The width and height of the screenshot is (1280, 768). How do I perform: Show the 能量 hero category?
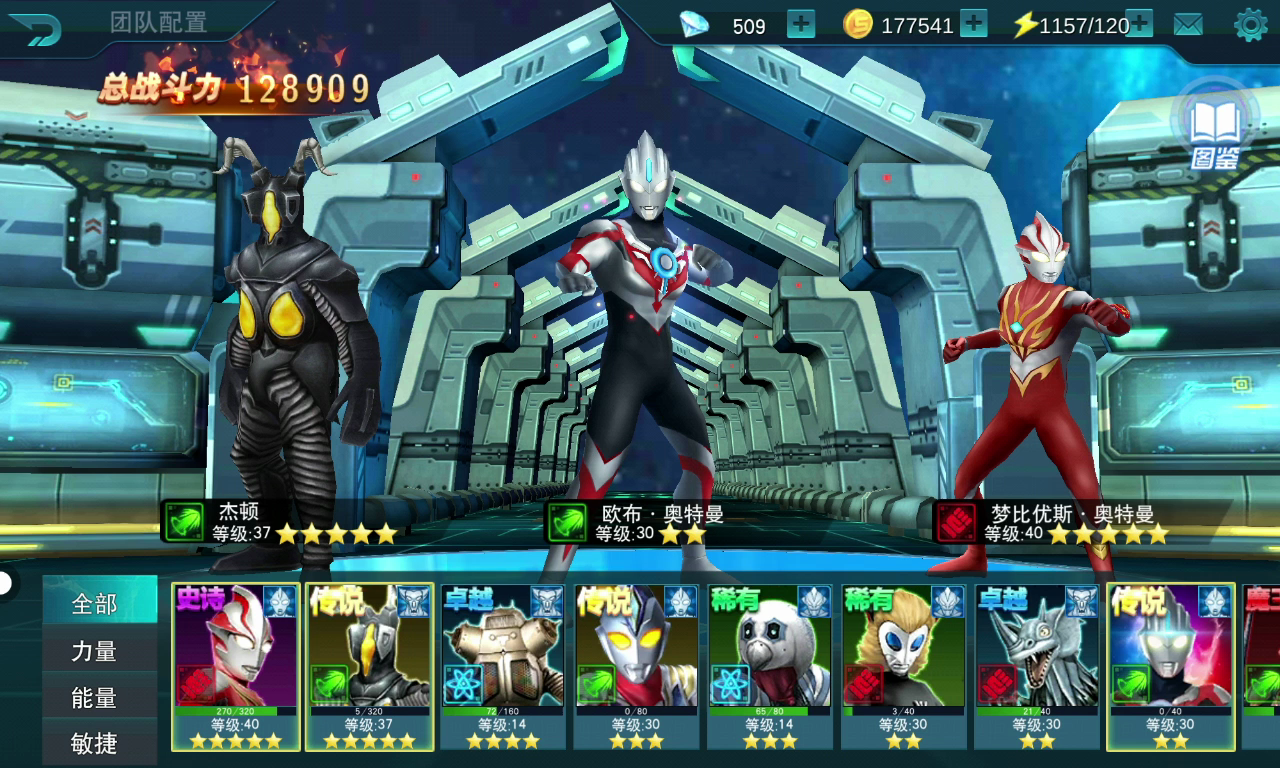coord(95,697)
